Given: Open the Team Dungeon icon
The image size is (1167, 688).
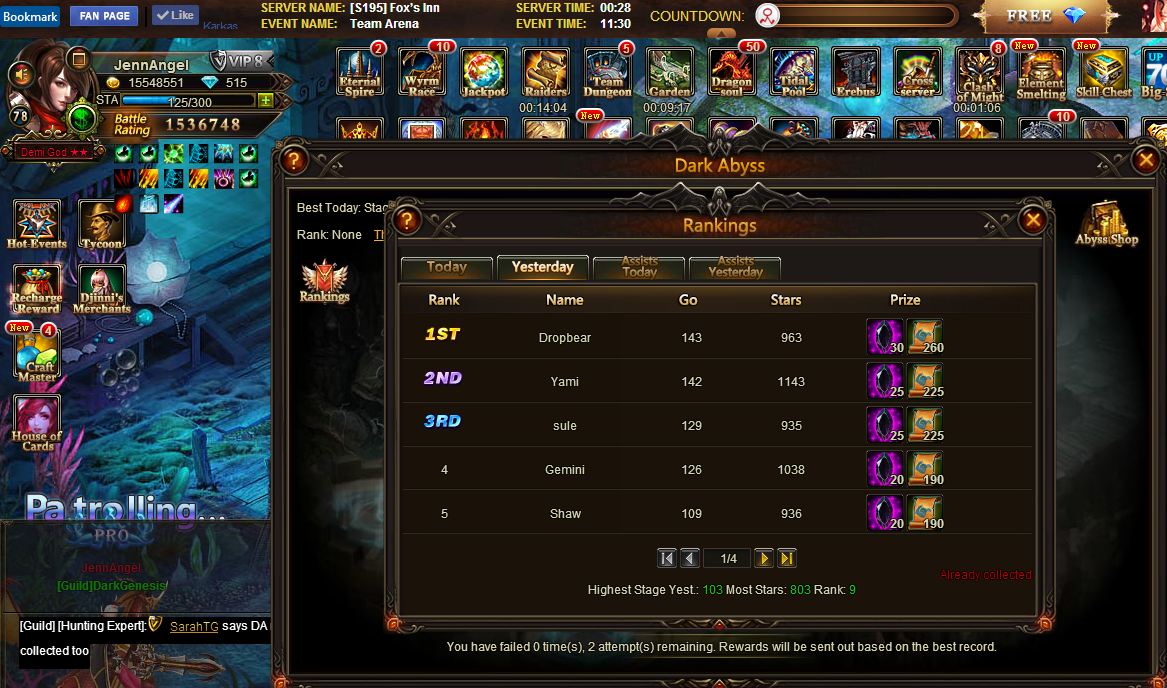Looking at the screenshot, I should [607, 73].
